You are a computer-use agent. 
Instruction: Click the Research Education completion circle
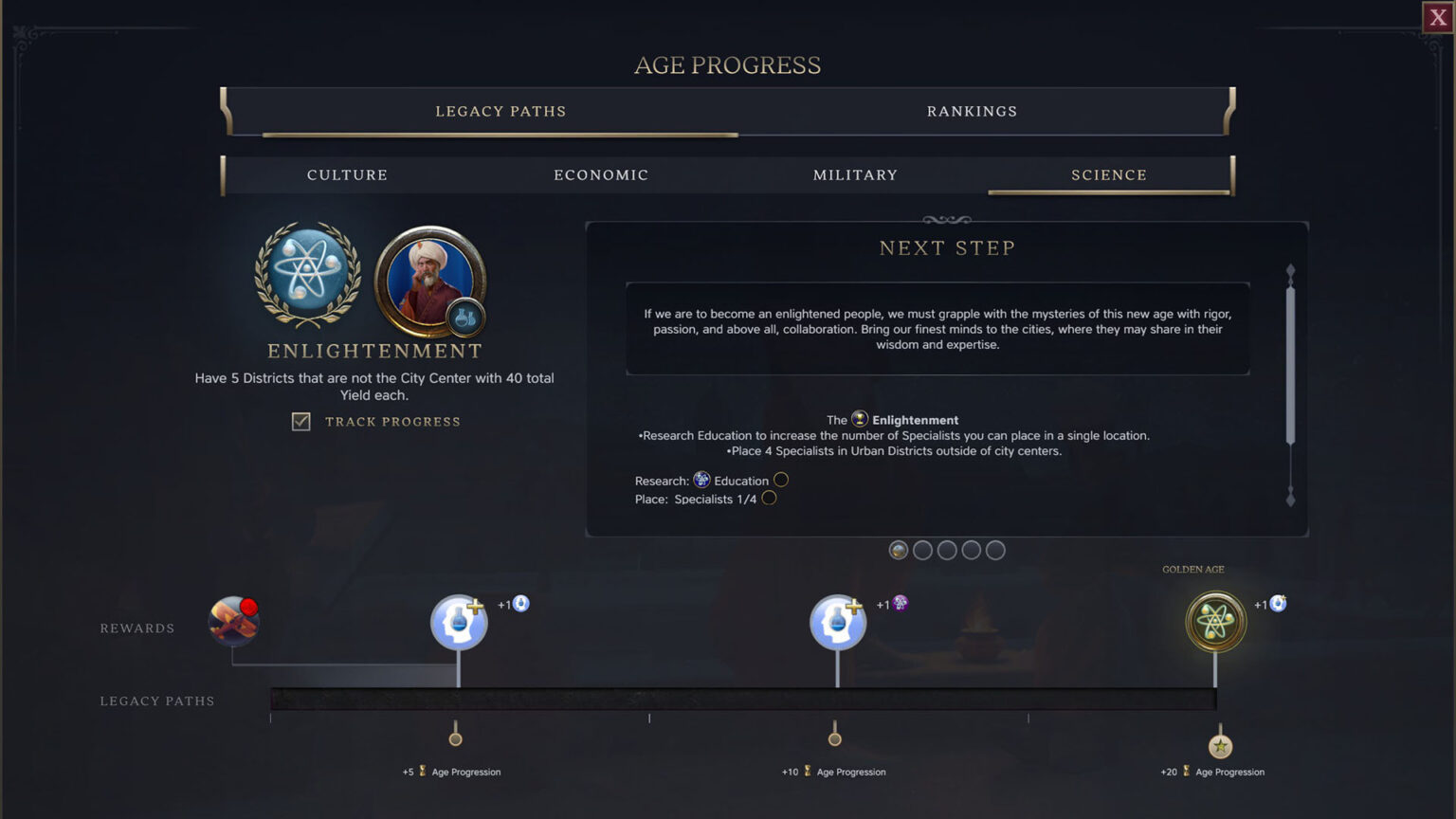(x=781, y=480)
